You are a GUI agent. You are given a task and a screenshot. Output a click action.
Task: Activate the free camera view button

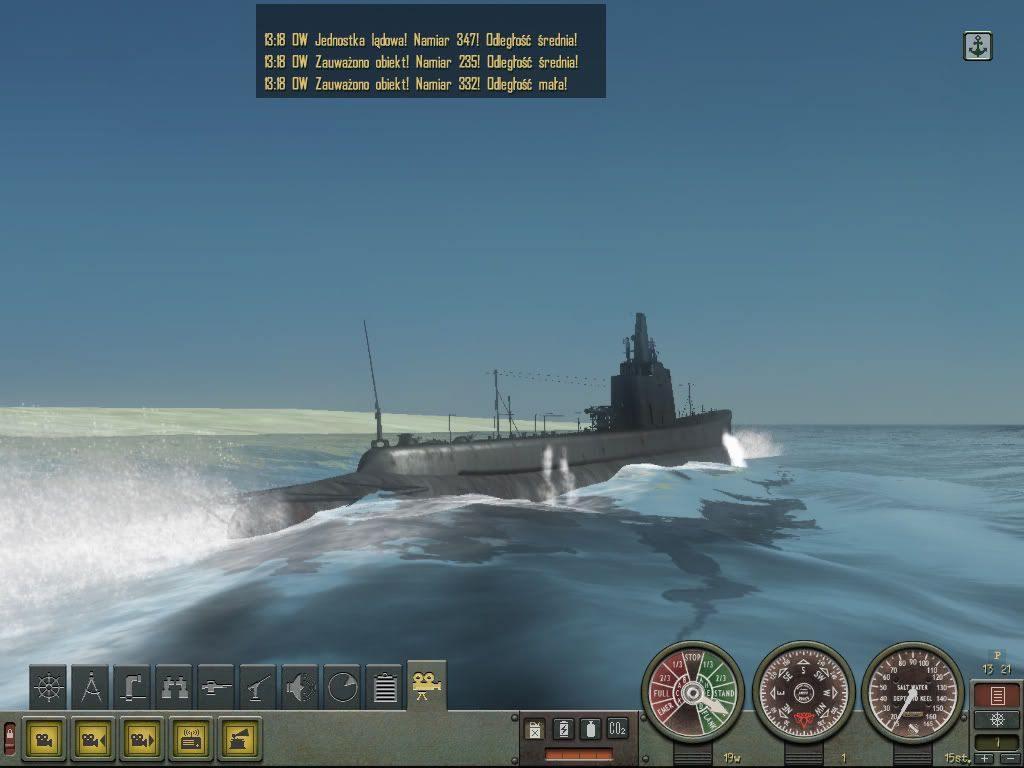tap(44, 739)
